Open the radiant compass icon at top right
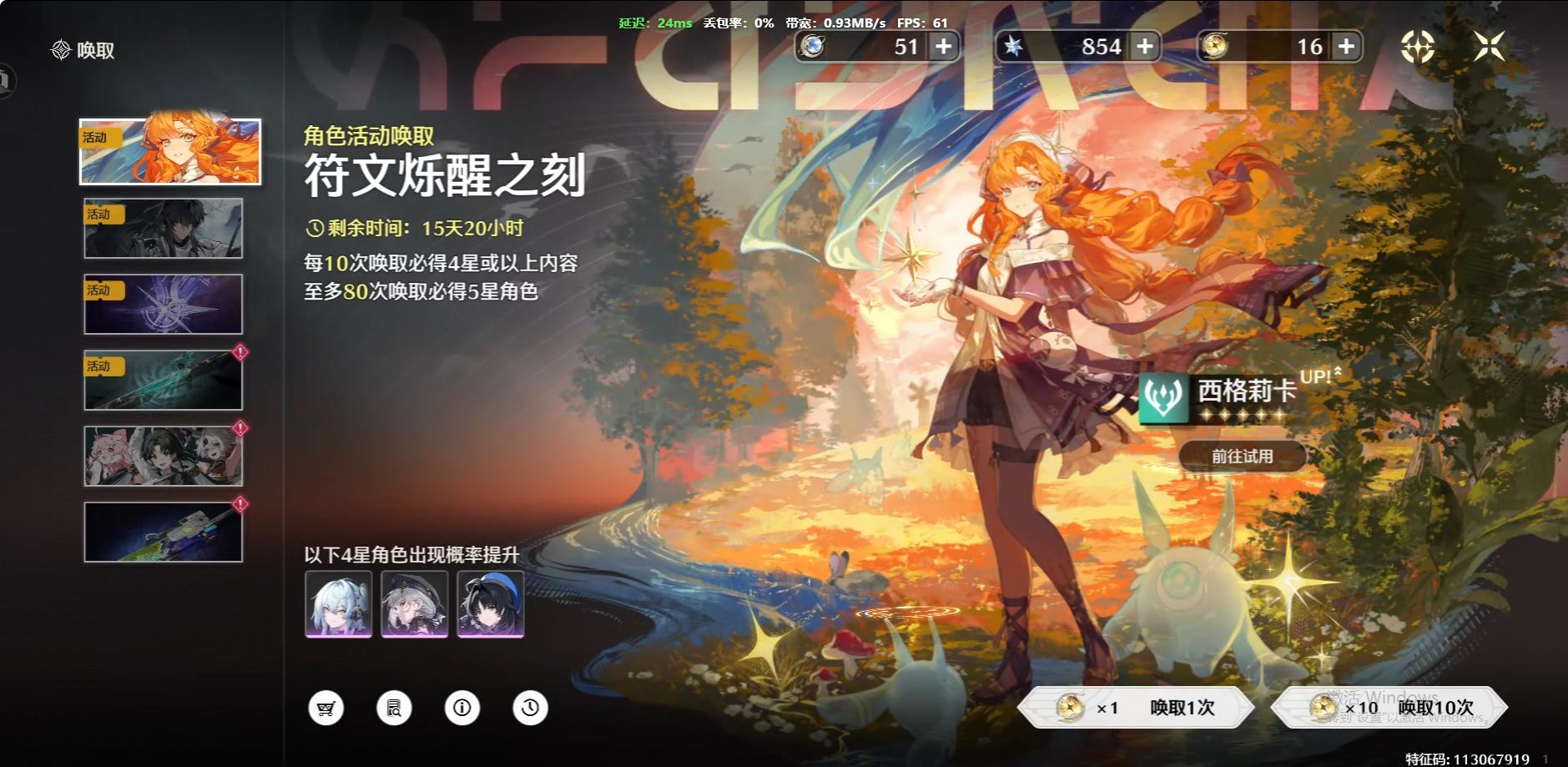This screenshot has height=767, width=1568. click(x=1416, y=46)
